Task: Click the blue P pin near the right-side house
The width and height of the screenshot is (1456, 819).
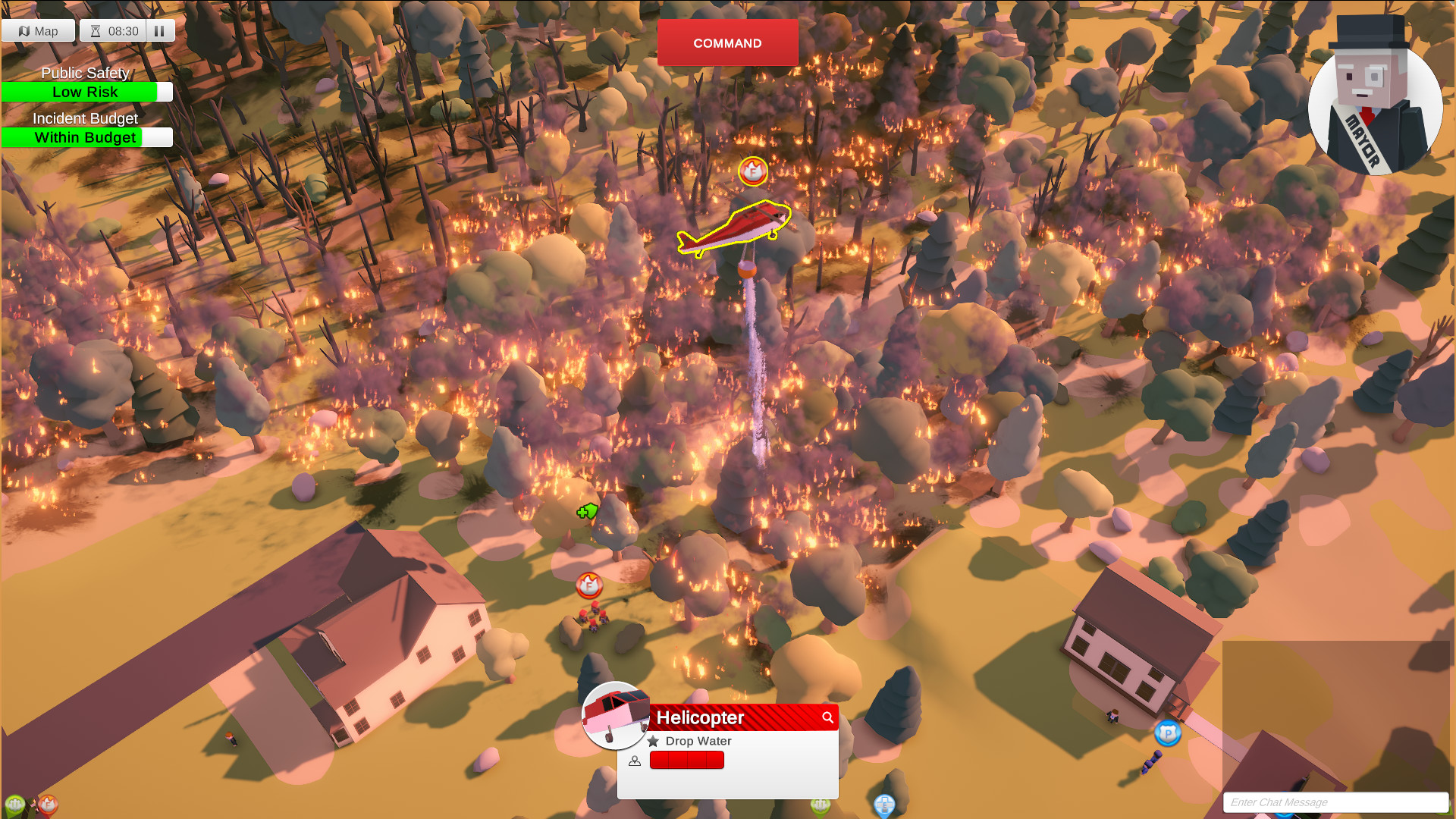Action: 1167,734
